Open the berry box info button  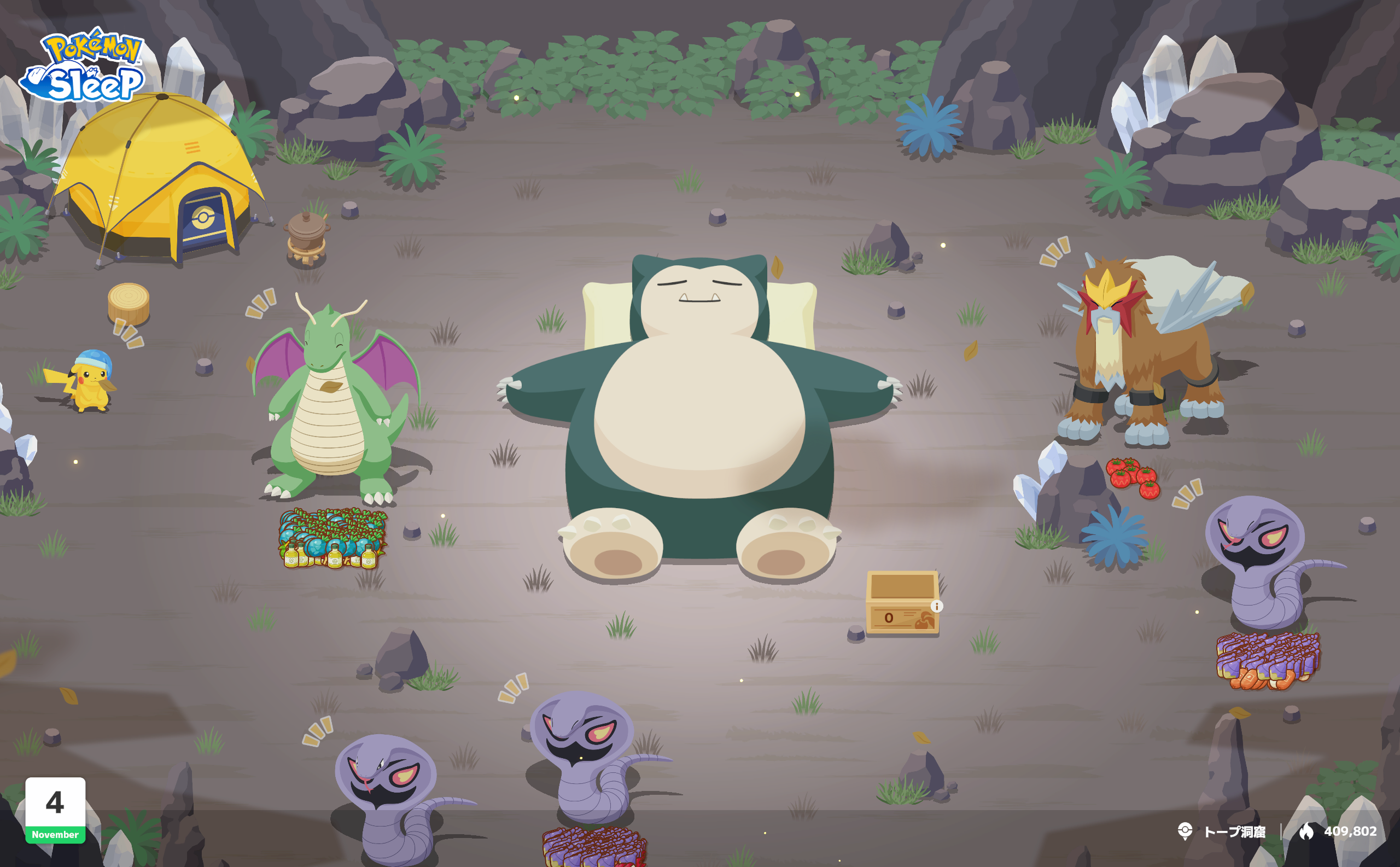(937, 606)
